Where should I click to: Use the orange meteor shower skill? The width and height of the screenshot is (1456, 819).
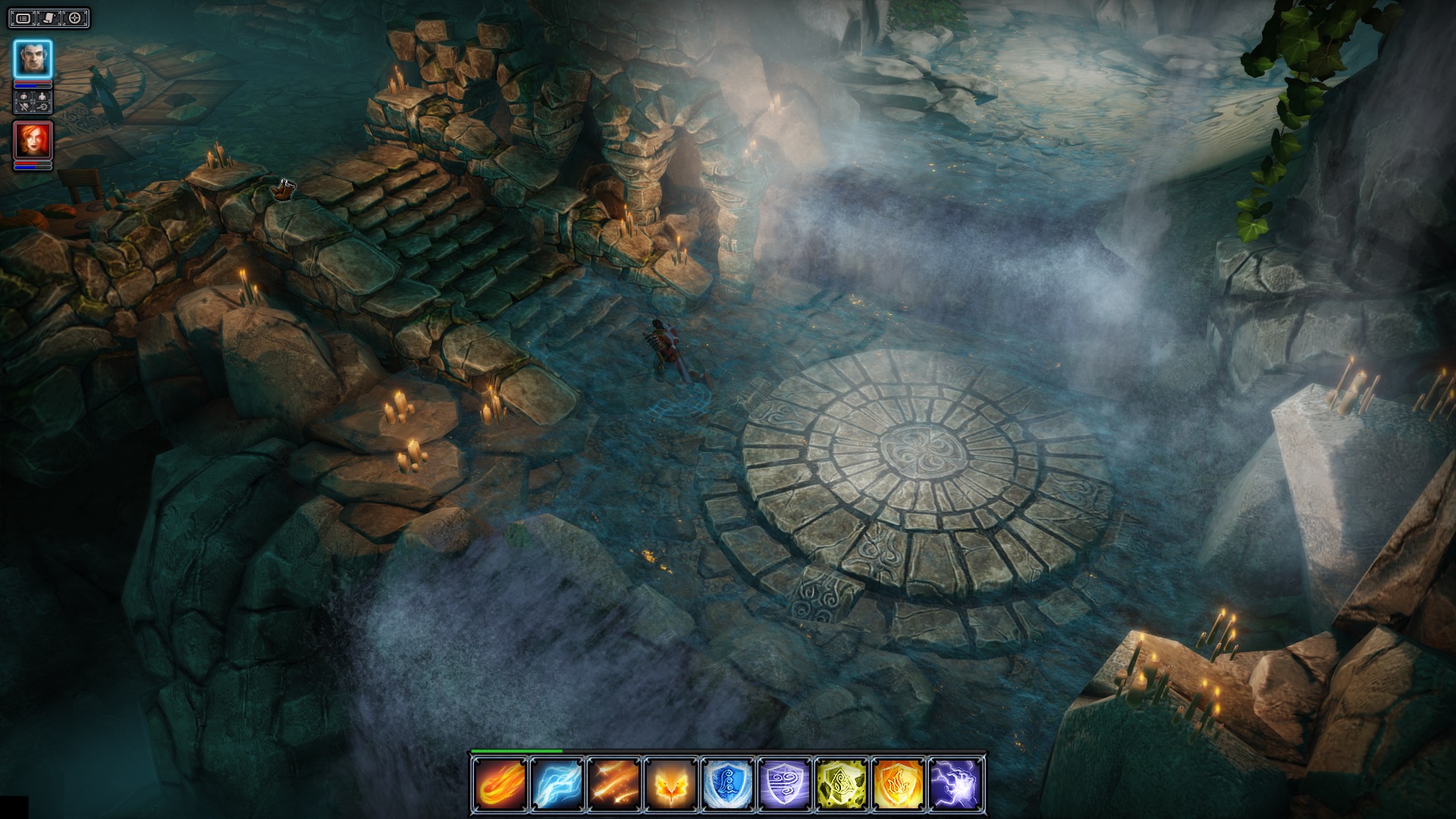[x=613, y=784]
